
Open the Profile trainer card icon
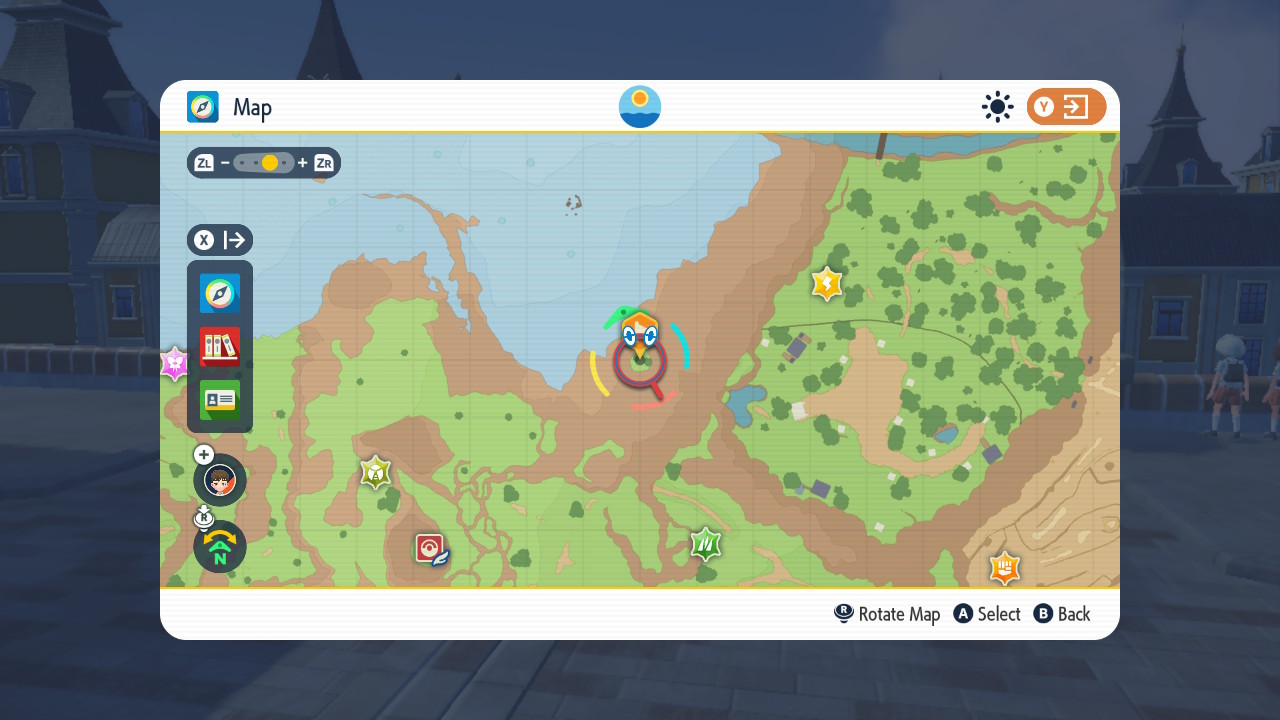point(220,400)
